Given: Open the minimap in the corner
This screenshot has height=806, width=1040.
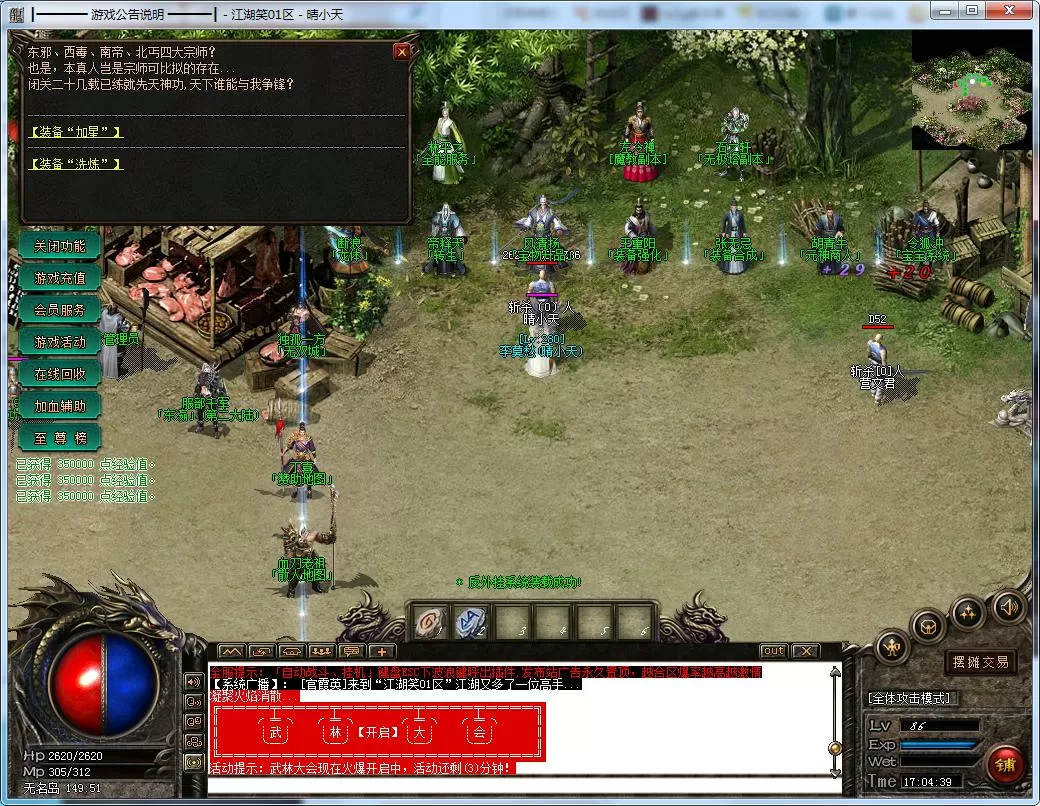Looking at the screenshot, I should pos(970,90).
